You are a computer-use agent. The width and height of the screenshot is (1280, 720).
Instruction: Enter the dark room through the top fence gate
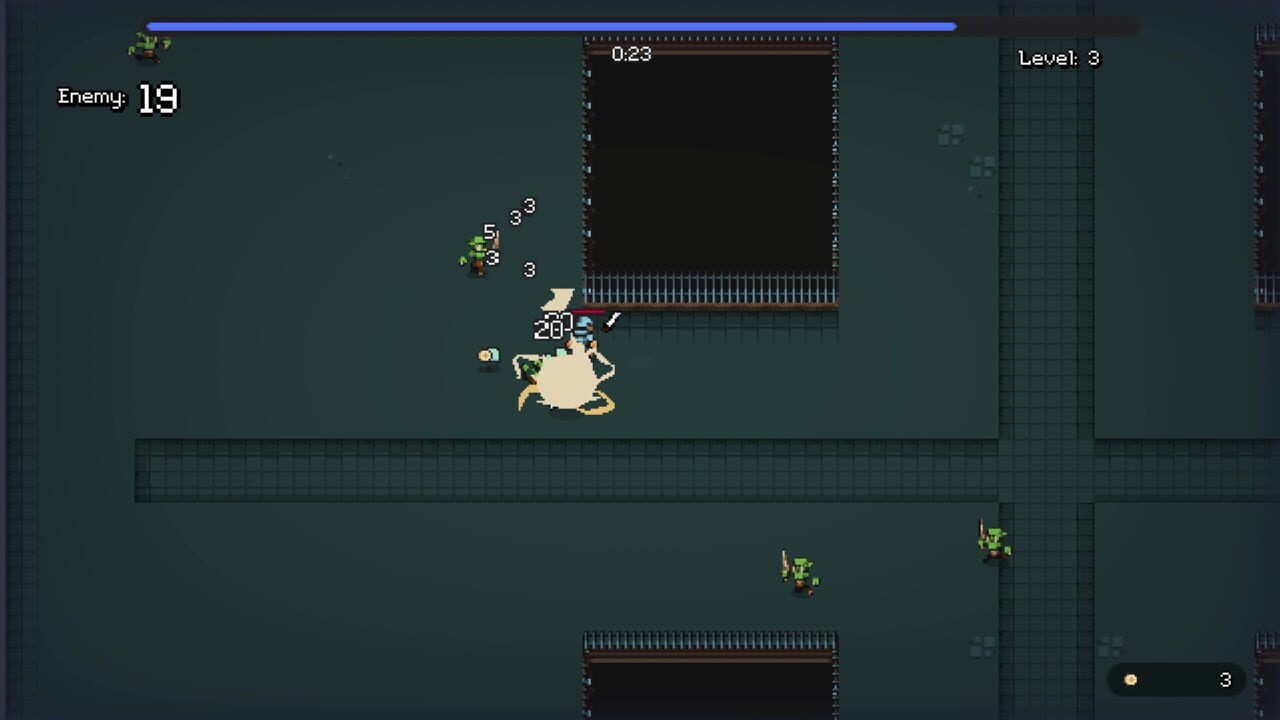click(x=710, y=290)
